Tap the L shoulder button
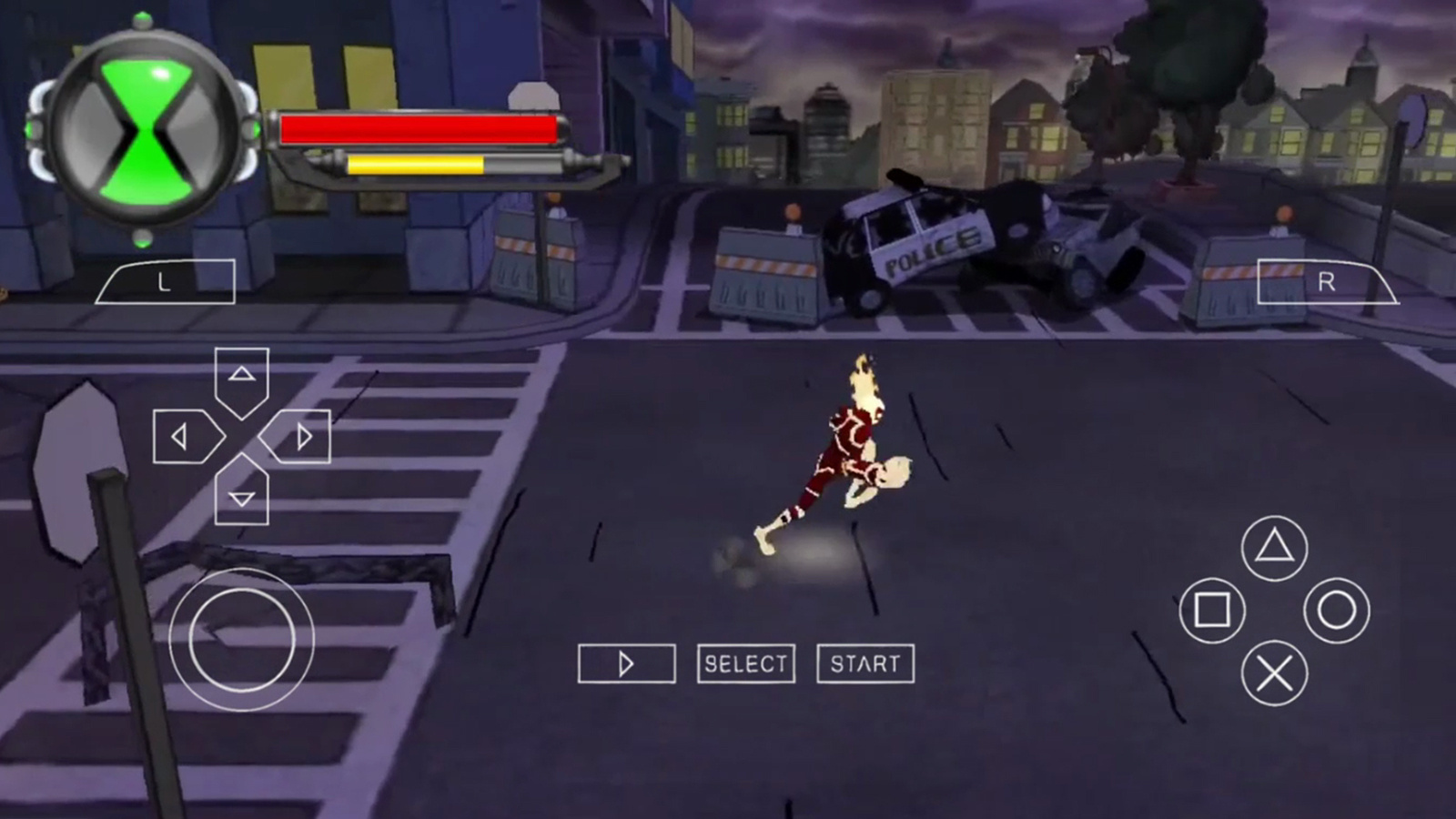1456x819 pixels. pyautogui.click(x=166, y=282)
